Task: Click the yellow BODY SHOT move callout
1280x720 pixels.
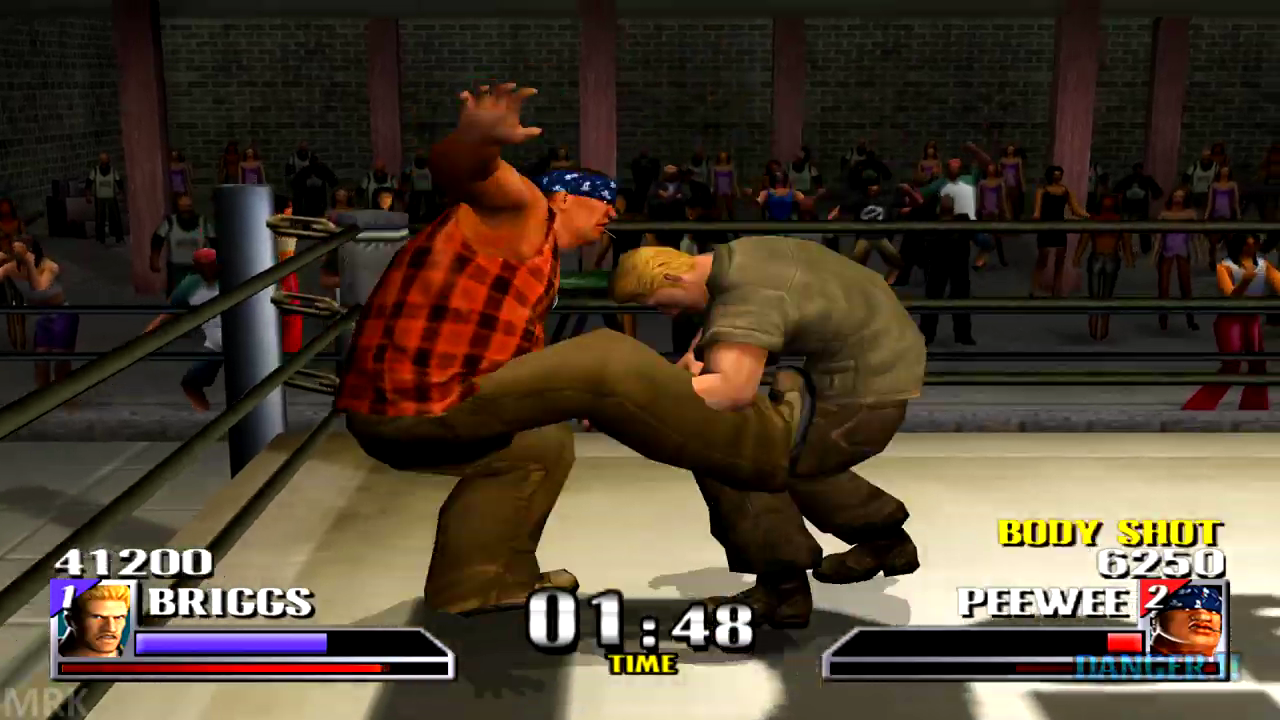Action: pos(1110,534)
